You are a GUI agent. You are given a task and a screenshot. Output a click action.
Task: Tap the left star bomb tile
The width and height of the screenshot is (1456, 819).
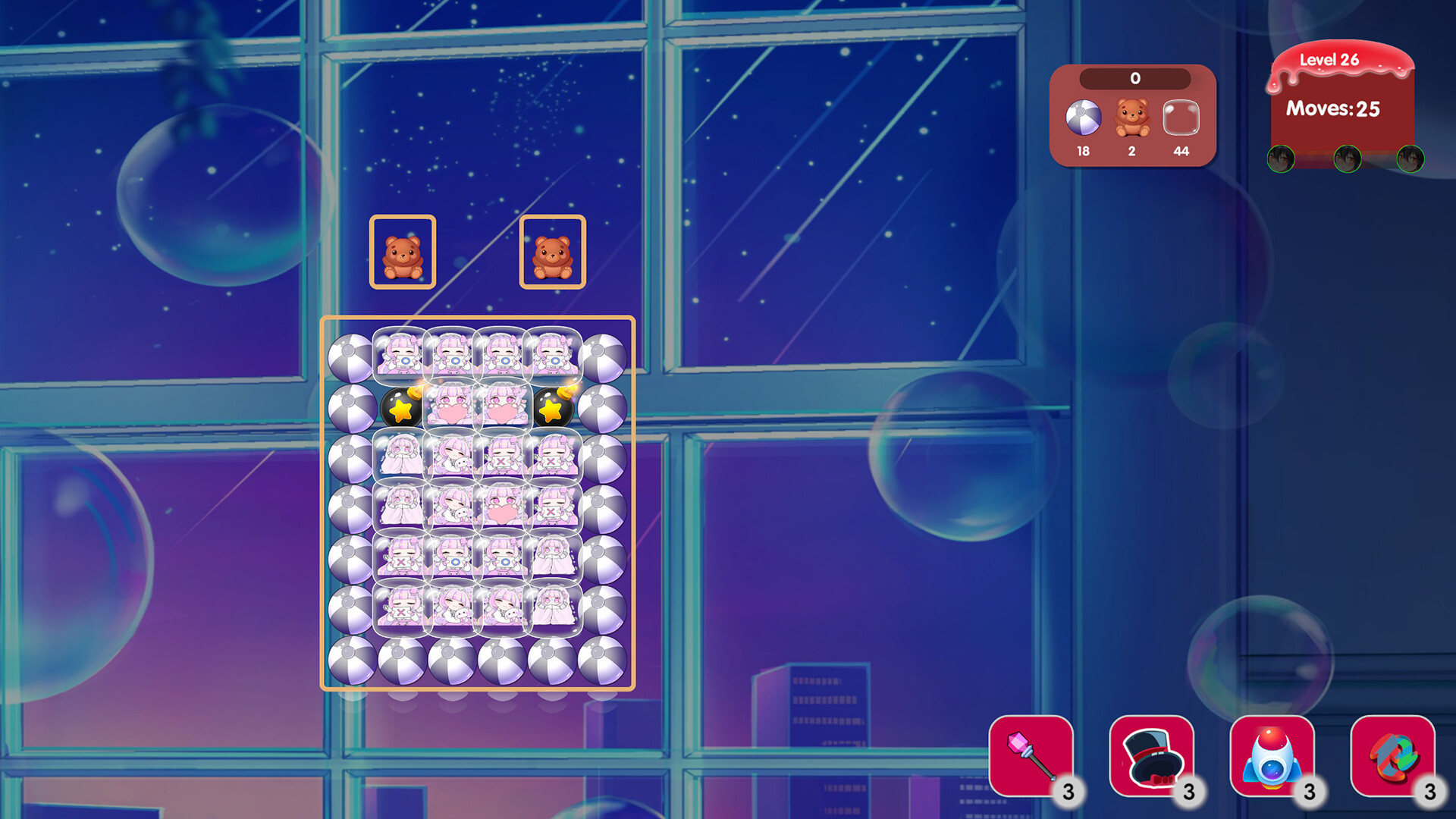point(403,409)
